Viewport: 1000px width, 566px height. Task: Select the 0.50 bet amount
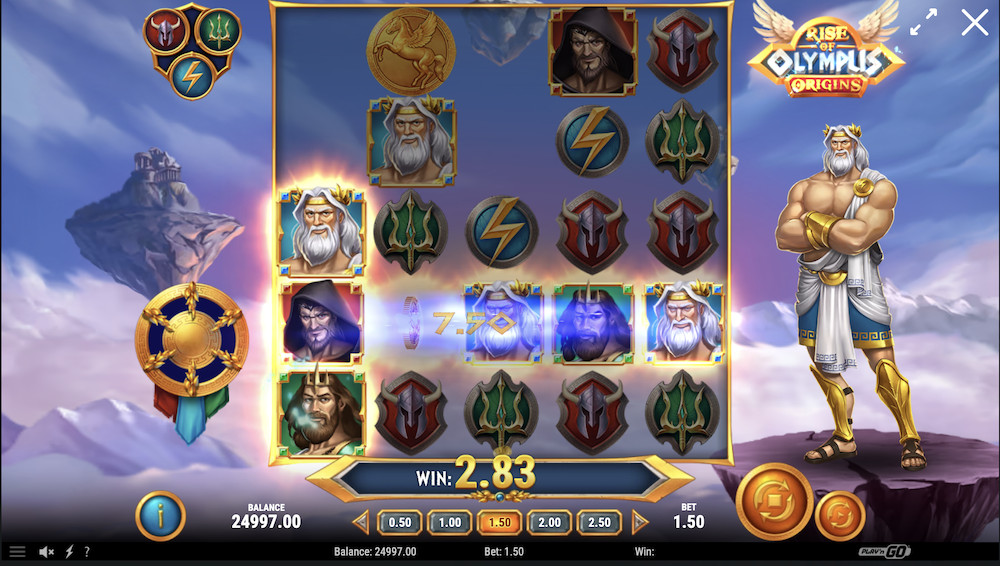pos(400,522)
